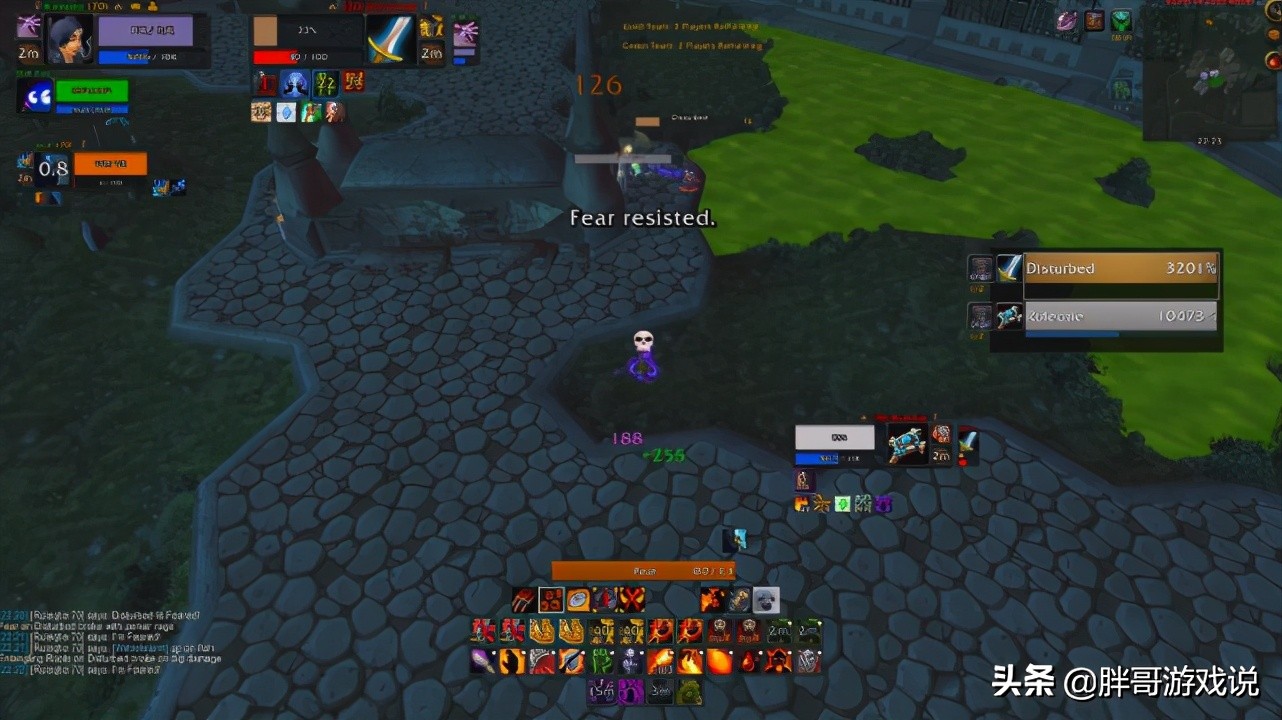
Task: Select the Disturbed arena enemy frame
Action: tap(1120, 269)
